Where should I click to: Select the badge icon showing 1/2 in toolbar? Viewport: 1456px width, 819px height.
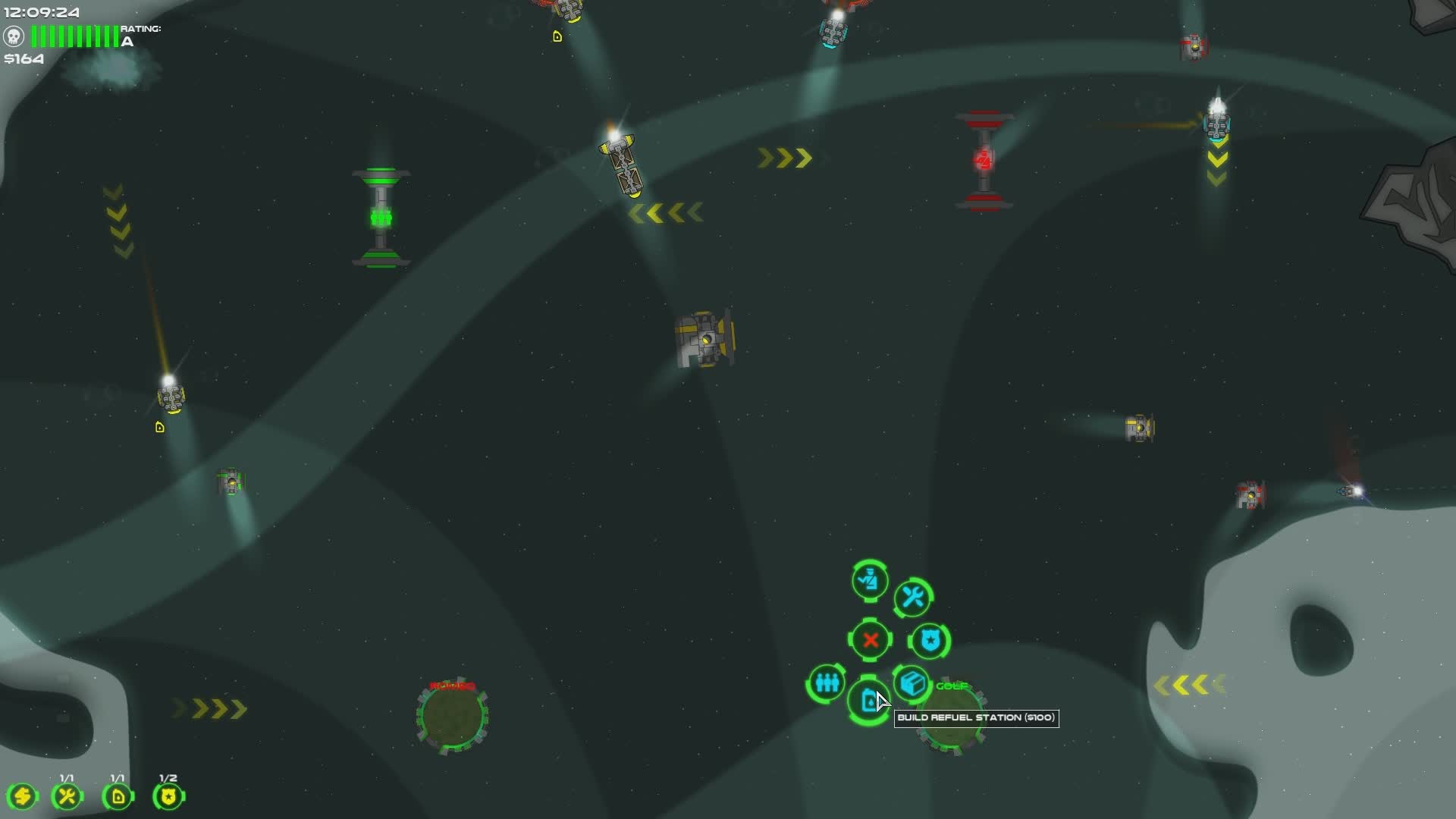click(168, 795)
